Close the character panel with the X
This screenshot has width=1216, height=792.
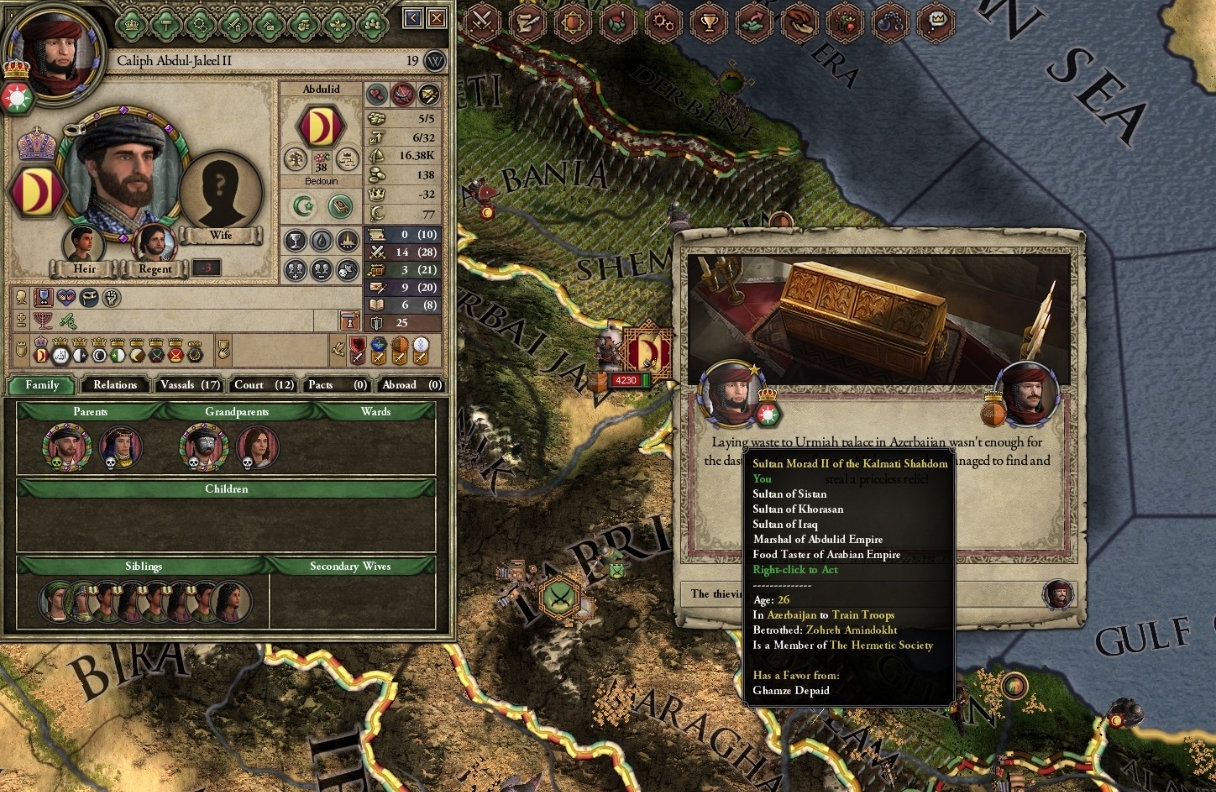(437, 18)
